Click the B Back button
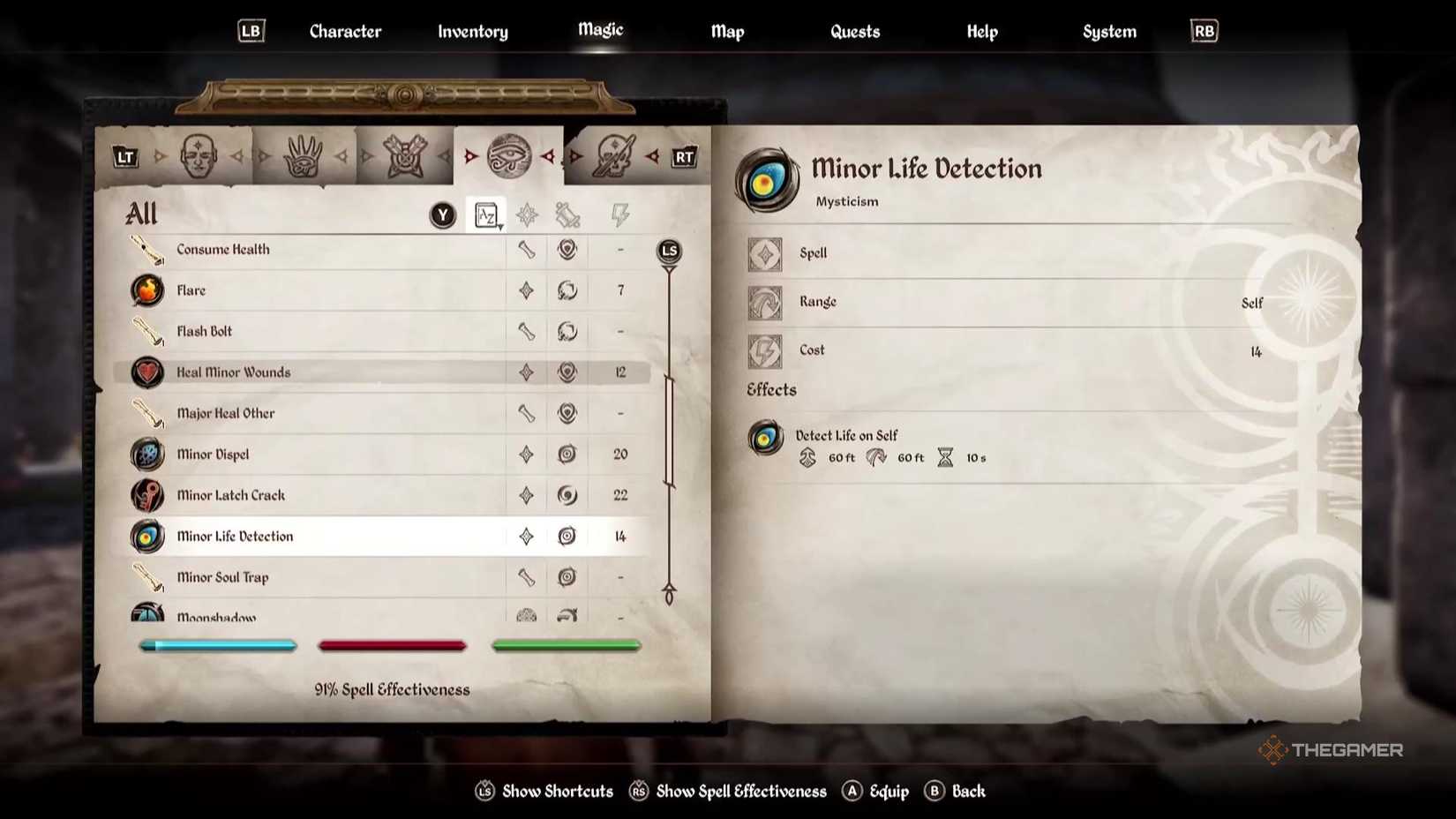This screenshot has height=819, width=1456. pos(956,792)
